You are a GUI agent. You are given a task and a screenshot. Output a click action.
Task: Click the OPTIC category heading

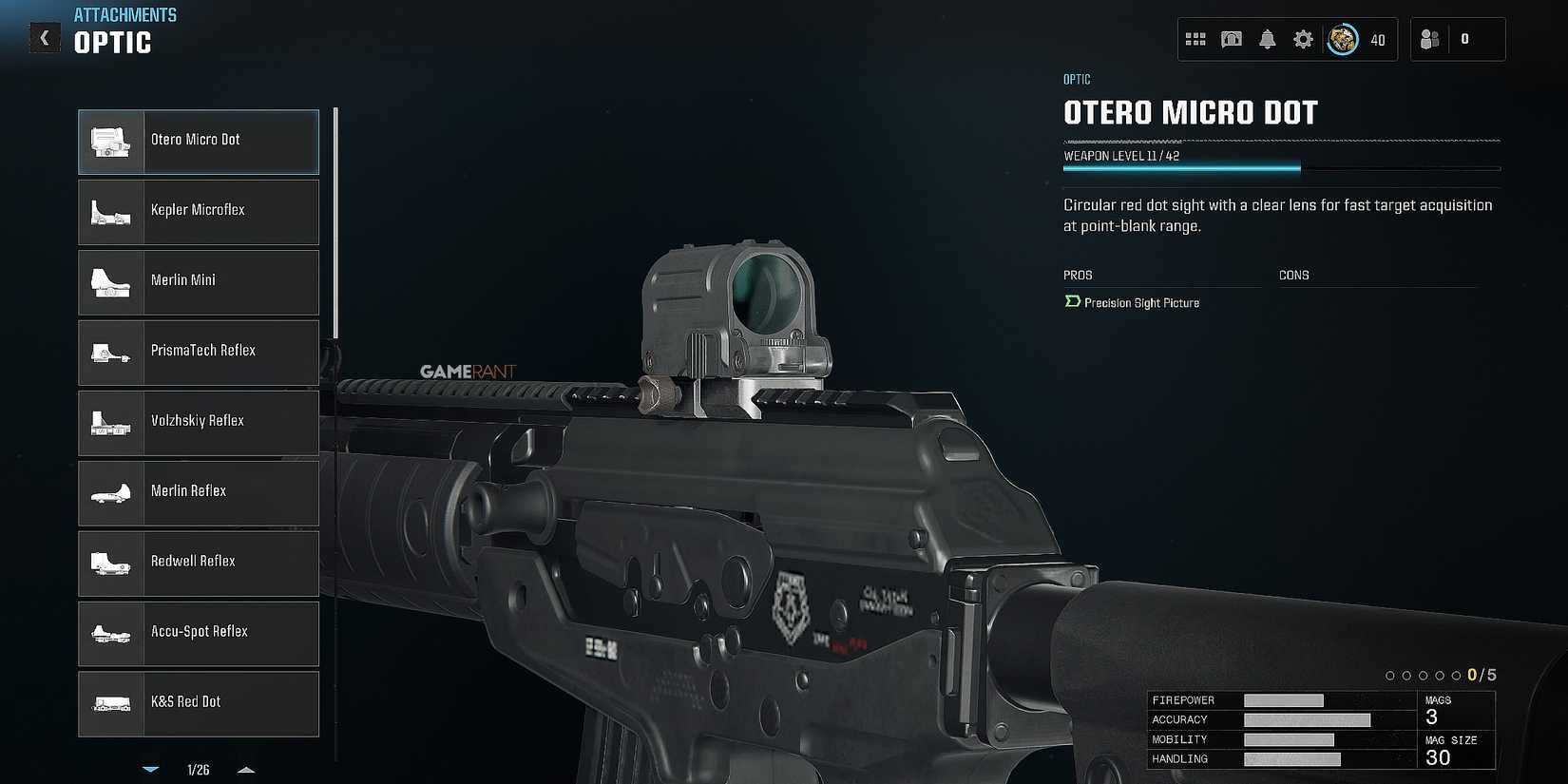click(x=112, y=42)
